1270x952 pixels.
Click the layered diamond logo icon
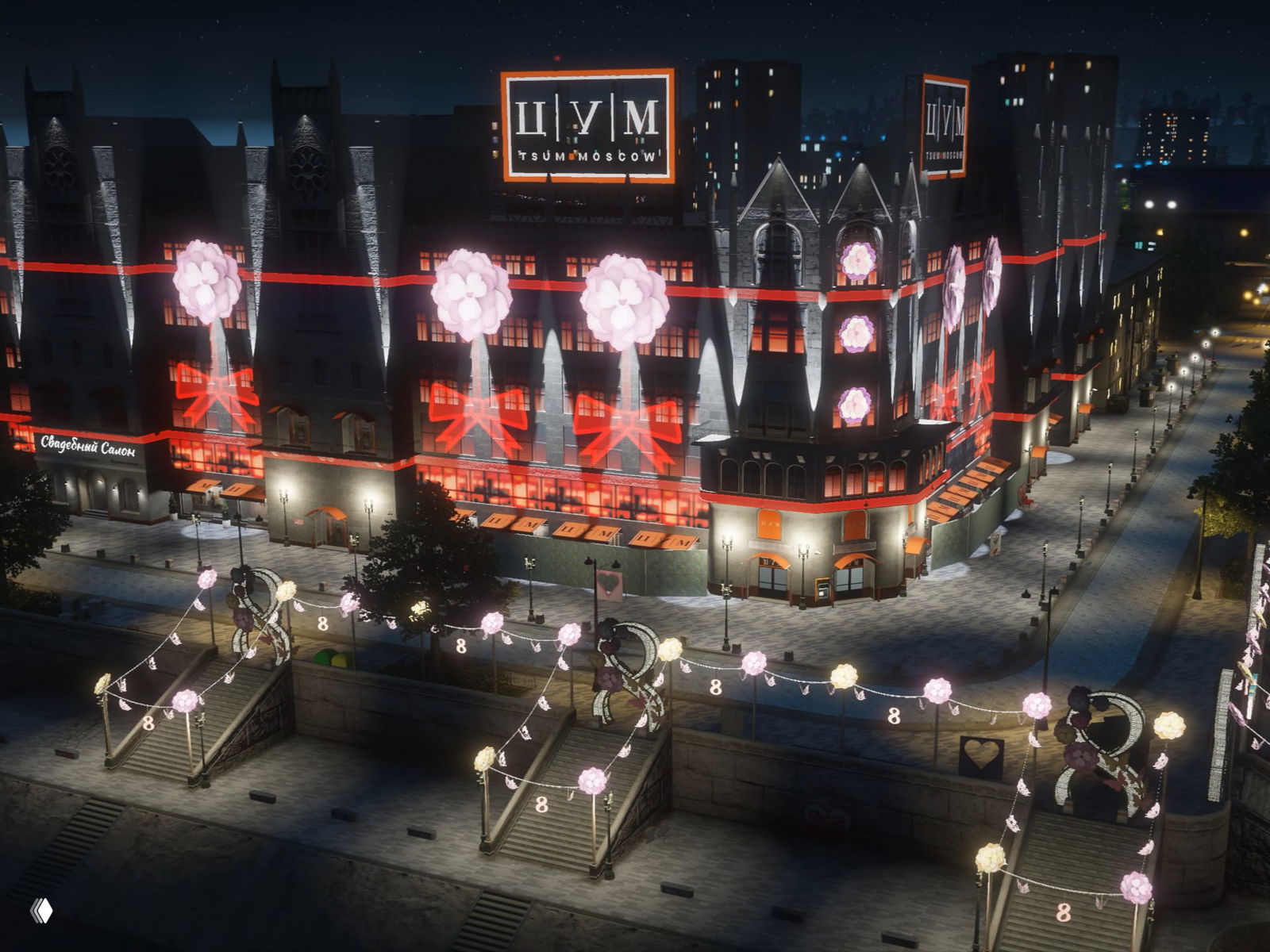point(41,911)
